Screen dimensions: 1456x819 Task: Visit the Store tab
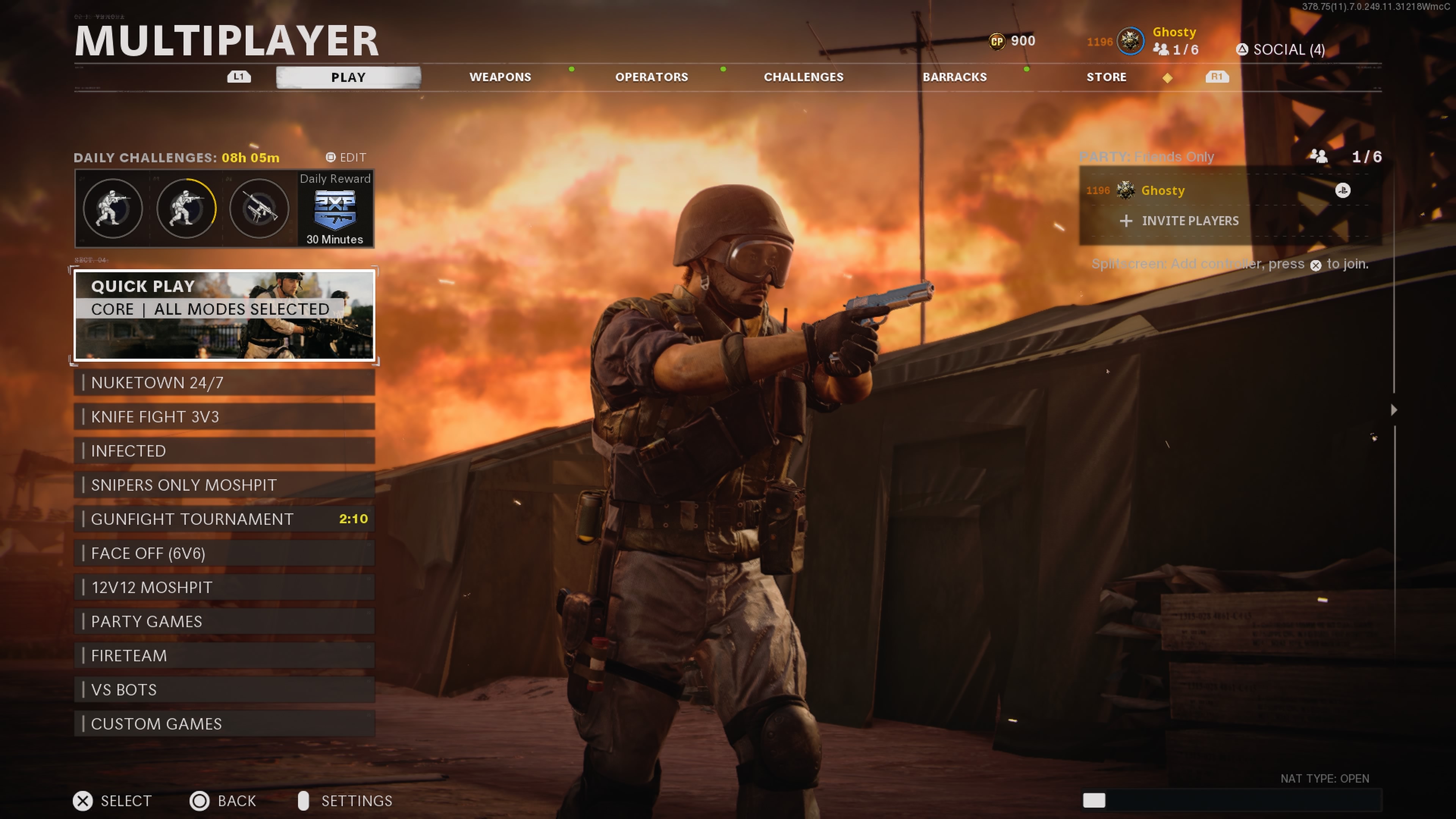tap(1106, 77)
